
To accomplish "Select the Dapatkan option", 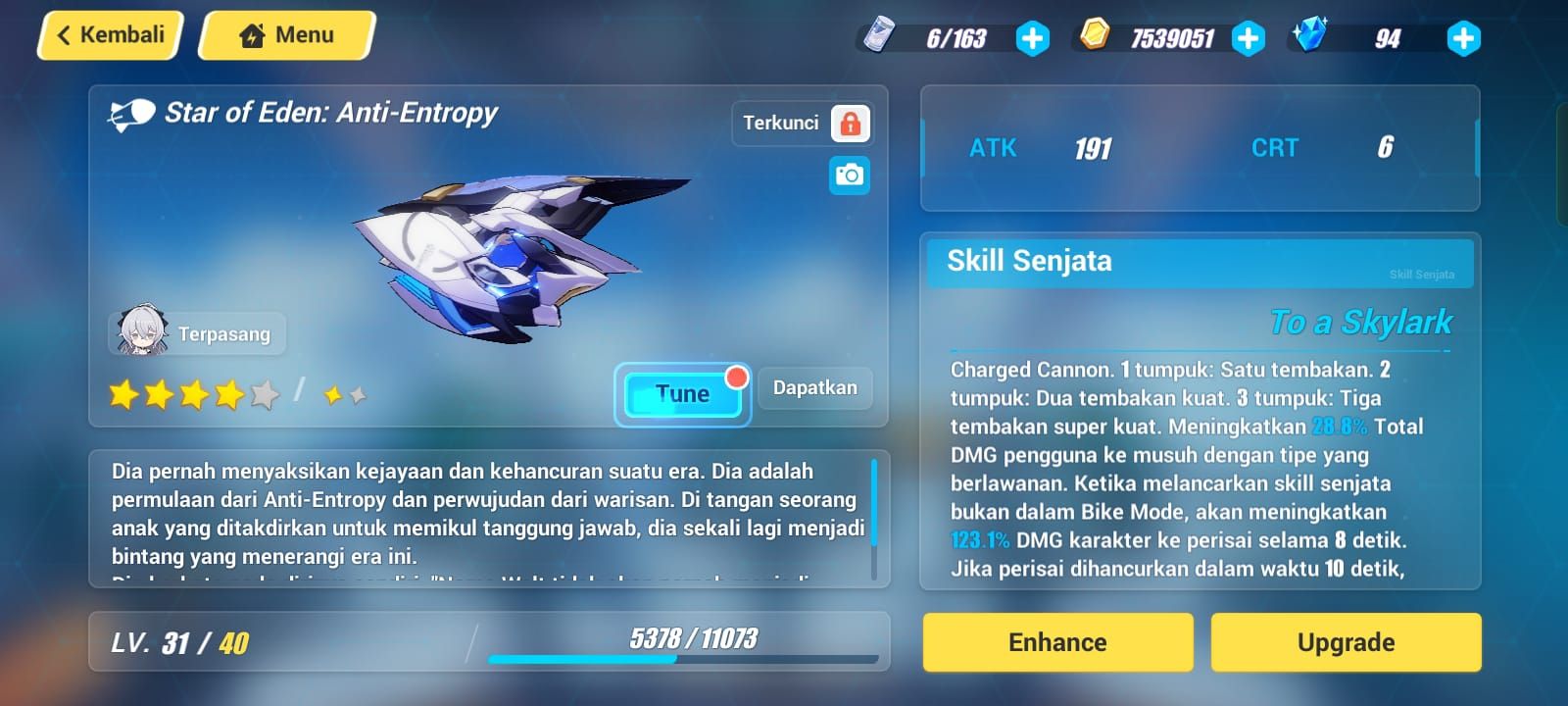I will click(x=814, y=387).
